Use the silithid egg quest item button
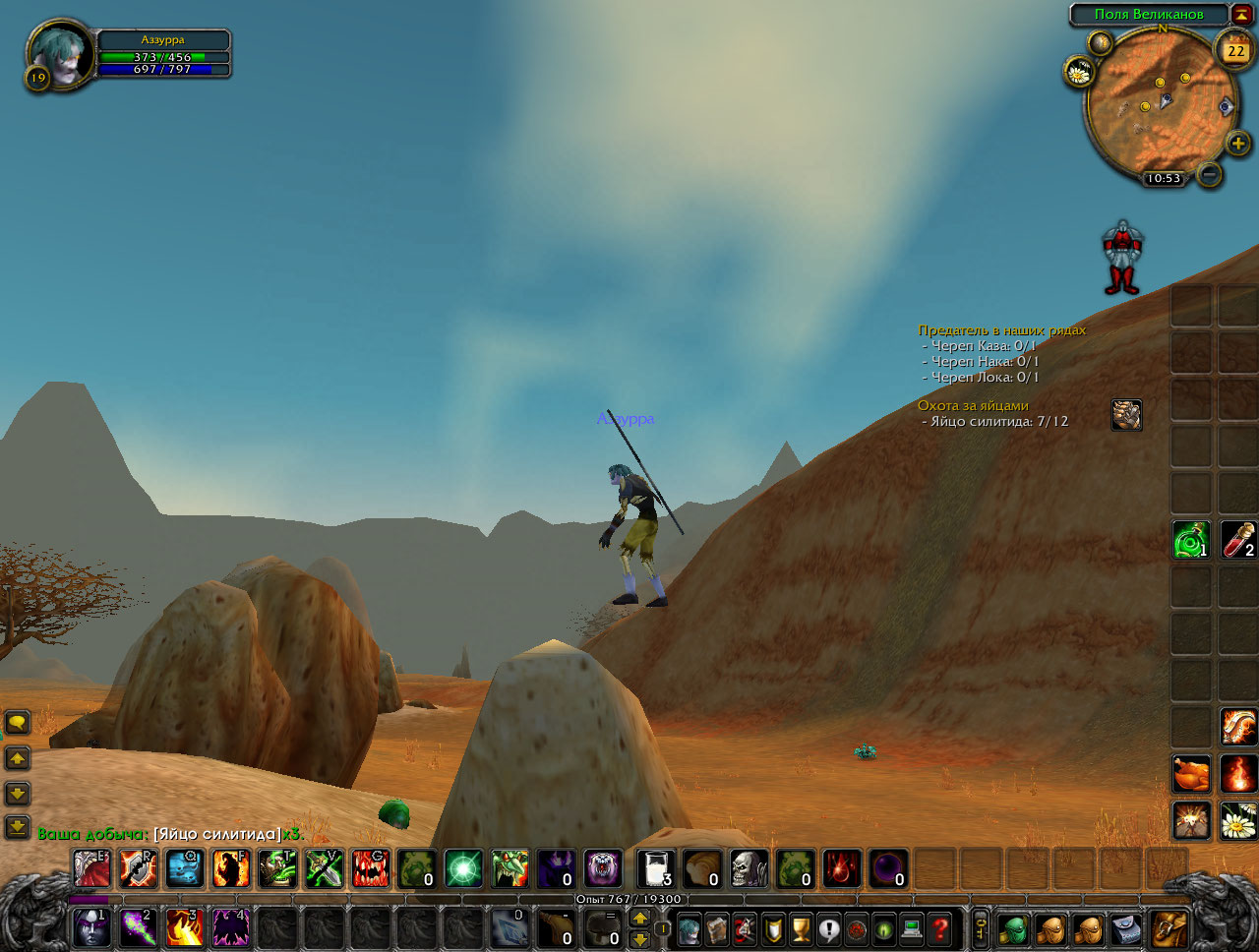 [x=1126, y=415]
